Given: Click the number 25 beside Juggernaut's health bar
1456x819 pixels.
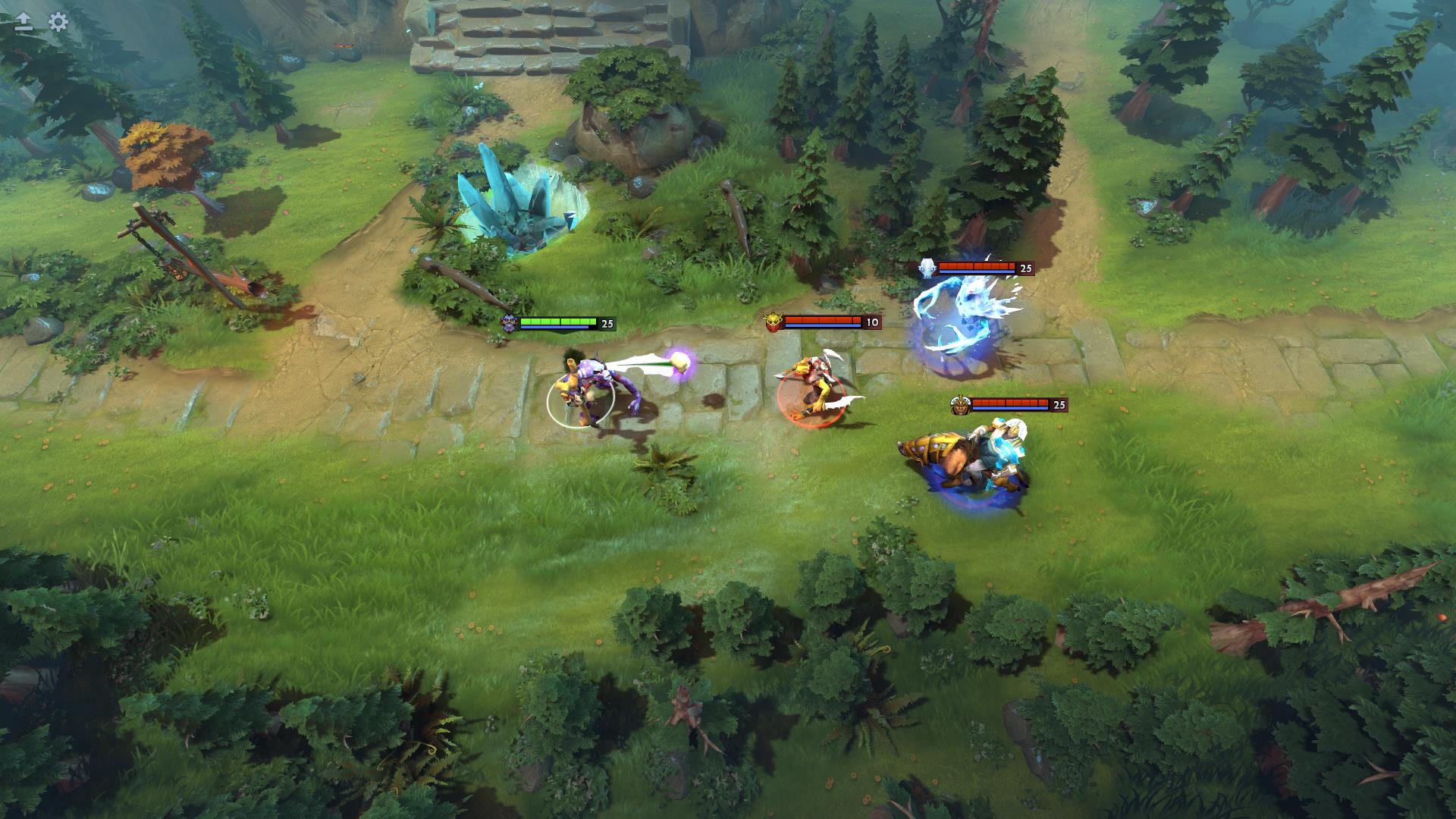Looking at the screenshot, I should (x=1059, y=404).
